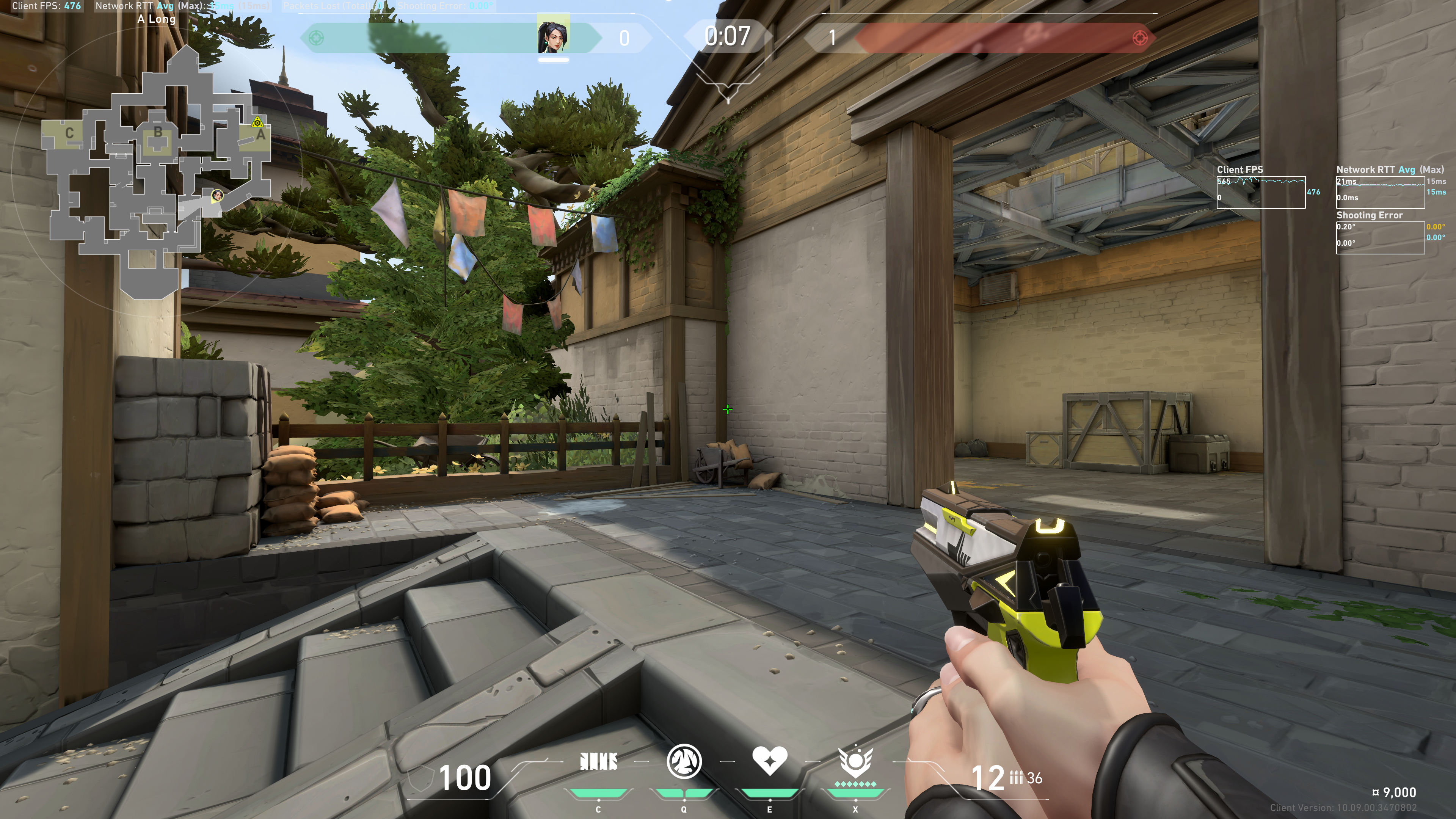The image size is (1456, 819).
Task: Click the yellow spike marker on minimap
Action: click(258, 122)
